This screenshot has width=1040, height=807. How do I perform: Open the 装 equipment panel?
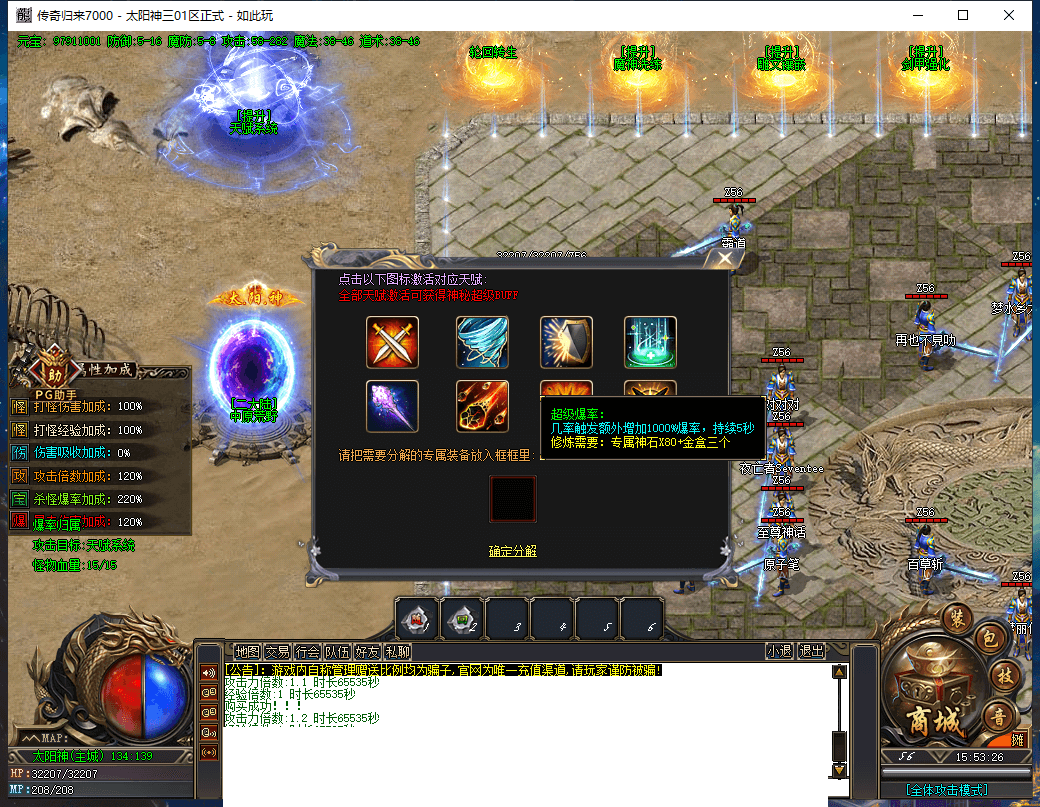pyautogui.click(x=958, y=617)
